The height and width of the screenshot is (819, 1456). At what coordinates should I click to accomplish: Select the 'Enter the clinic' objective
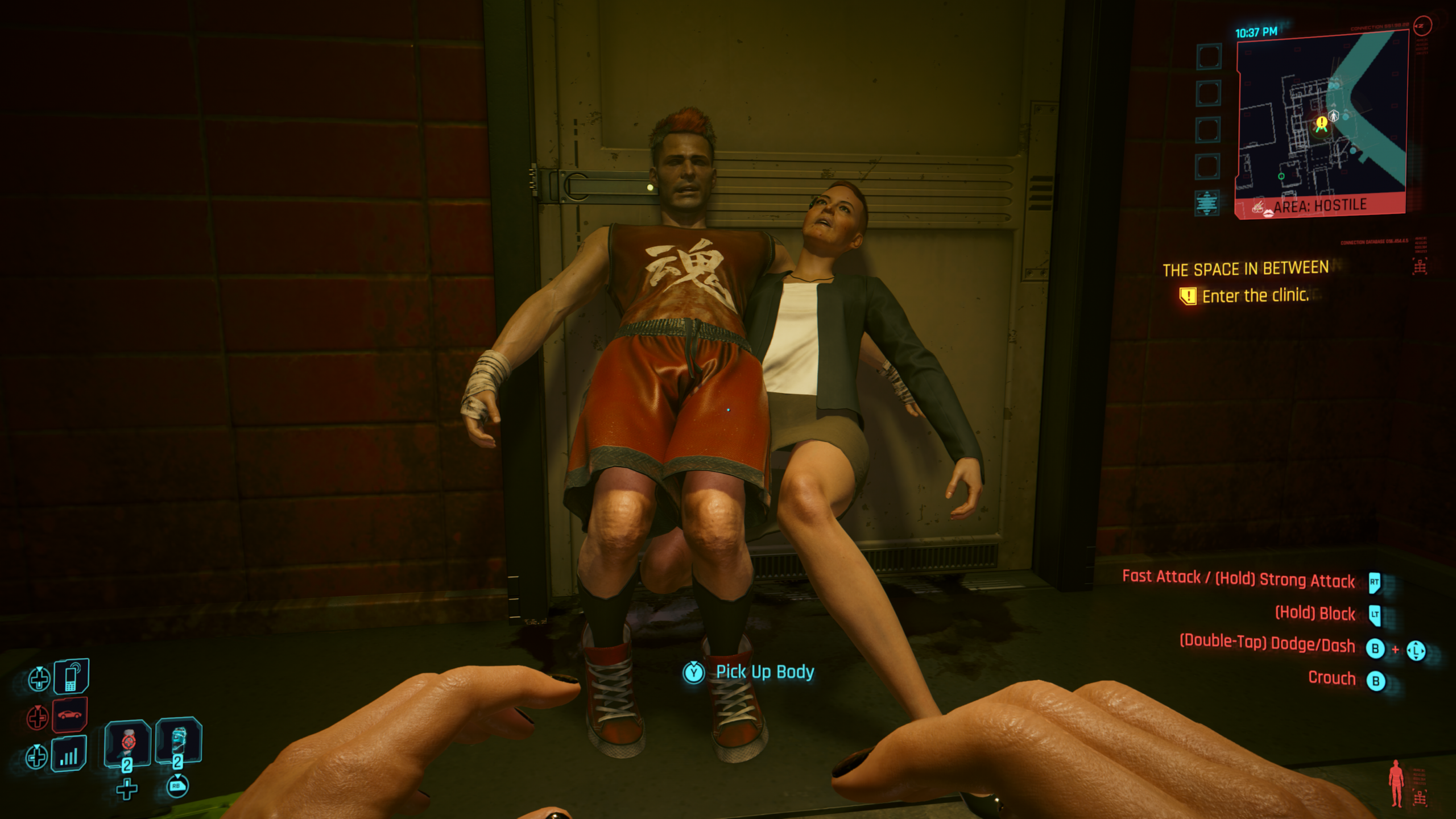point(1255,296)
